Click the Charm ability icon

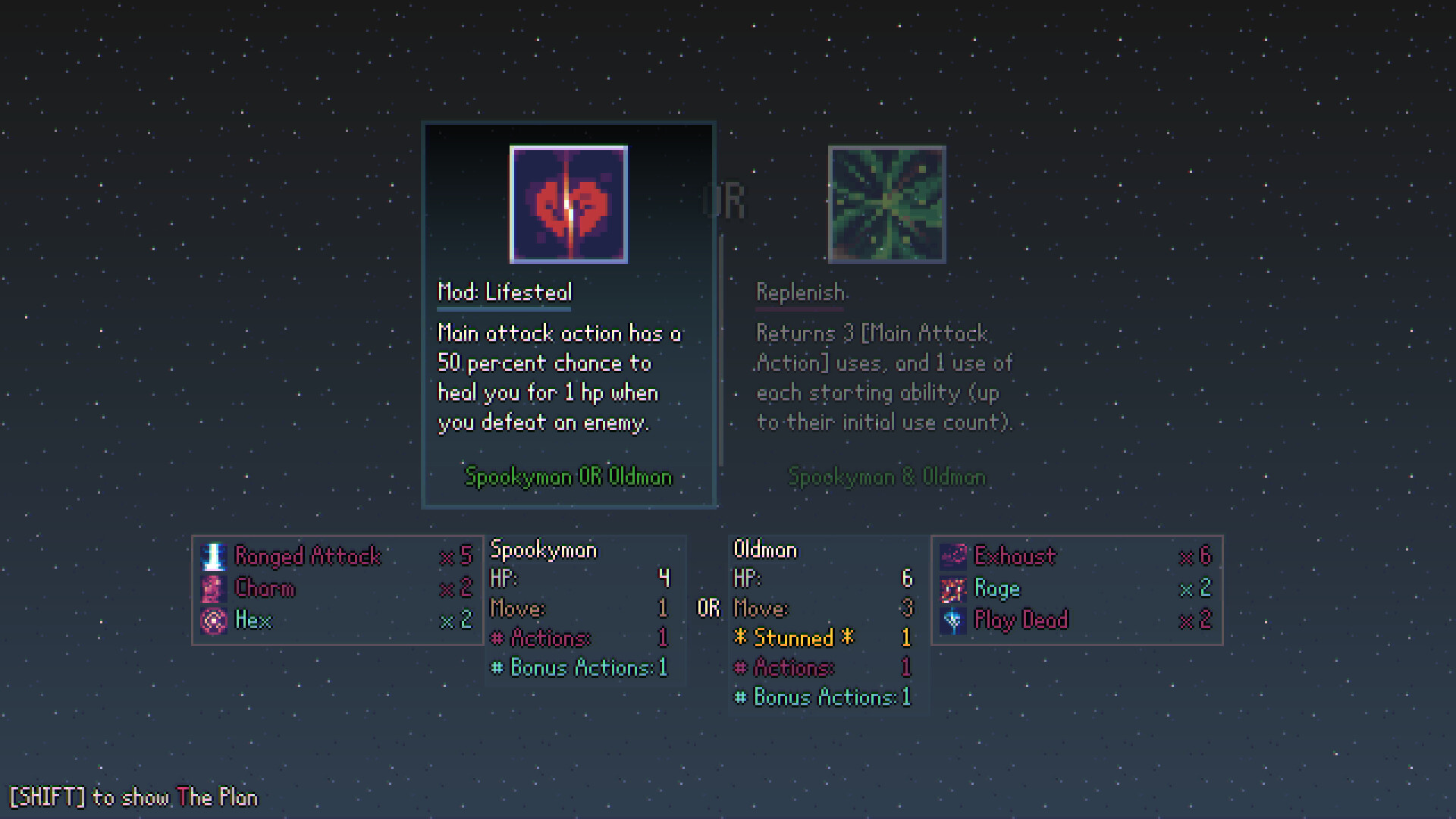(x=215, y=588)
